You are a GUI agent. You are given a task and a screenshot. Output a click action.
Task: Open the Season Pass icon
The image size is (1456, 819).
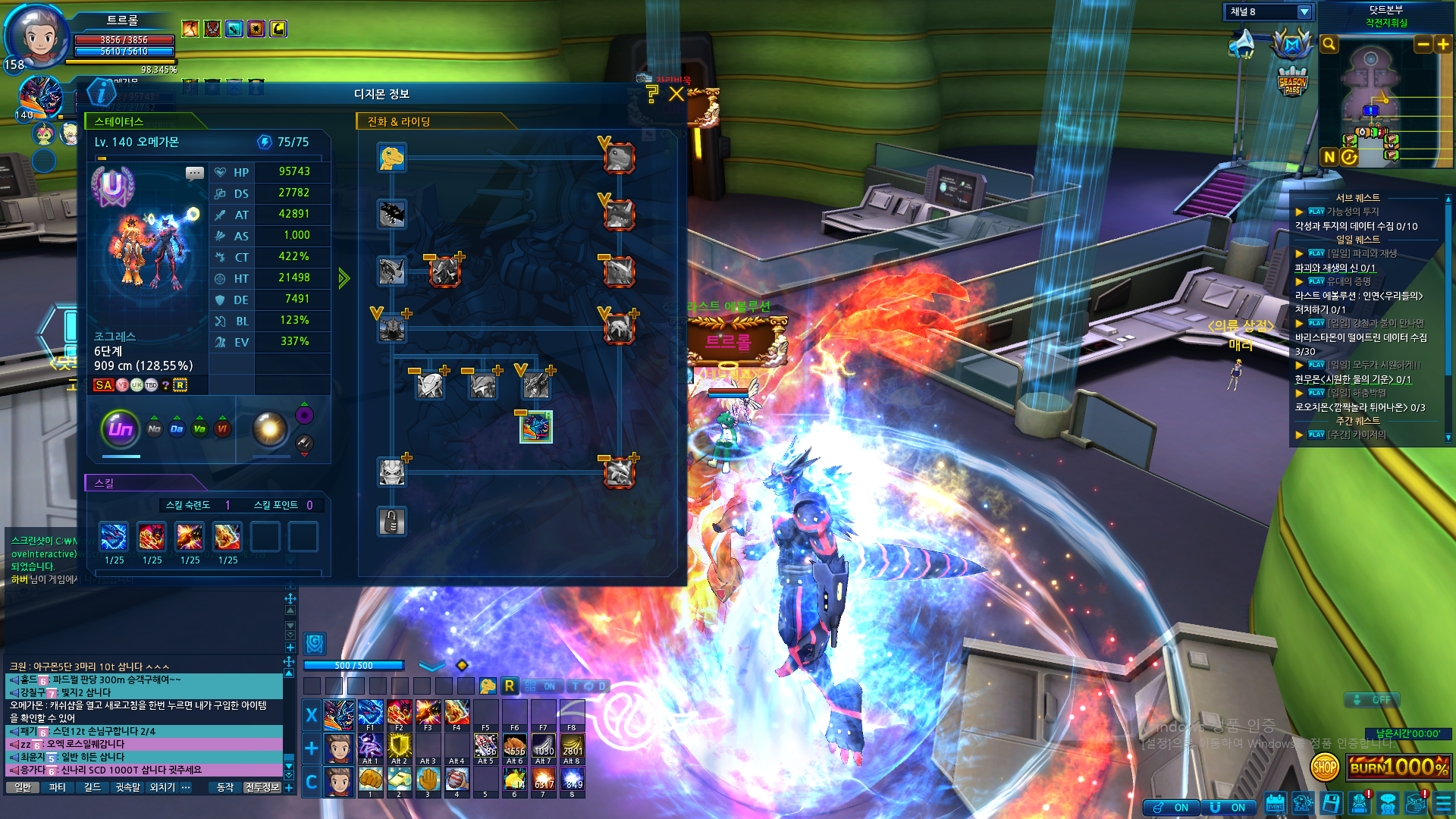(x=1292, y=82)
